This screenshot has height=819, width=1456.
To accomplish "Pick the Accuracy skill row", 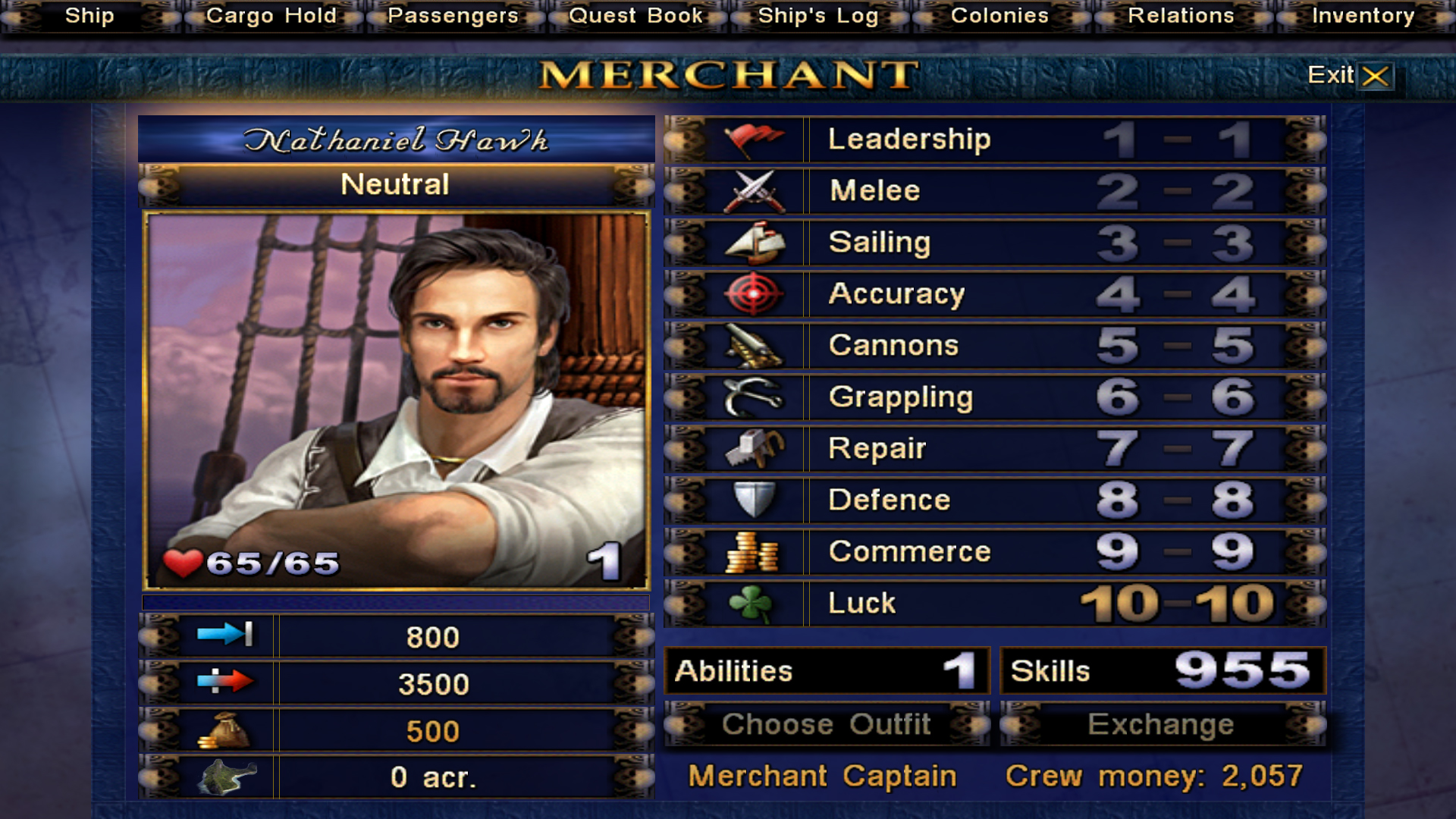I will click(994, 294).
